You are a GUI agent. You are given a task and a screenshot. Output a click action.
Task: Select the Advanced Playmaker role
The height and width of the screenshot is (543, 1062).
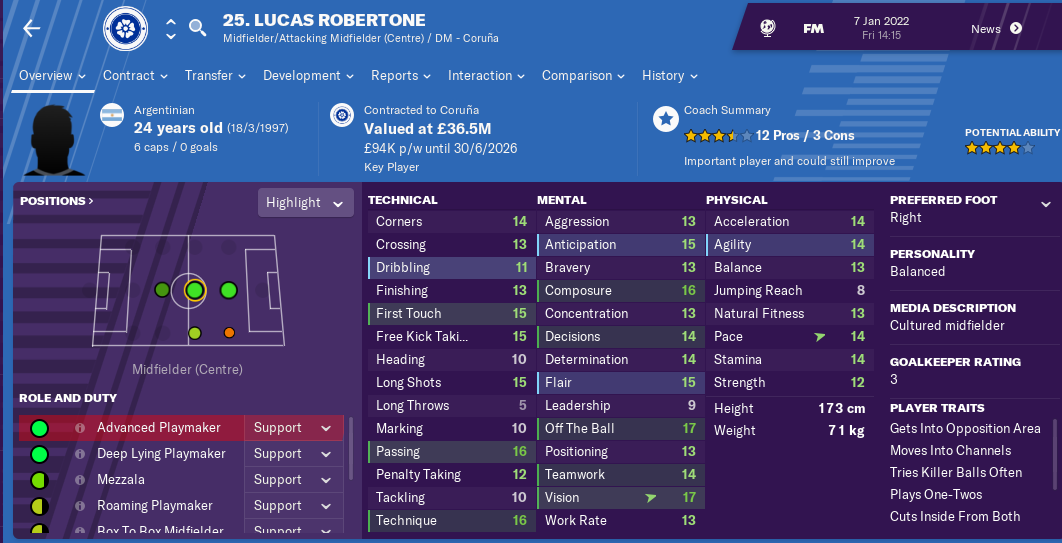tap(158, 428)
